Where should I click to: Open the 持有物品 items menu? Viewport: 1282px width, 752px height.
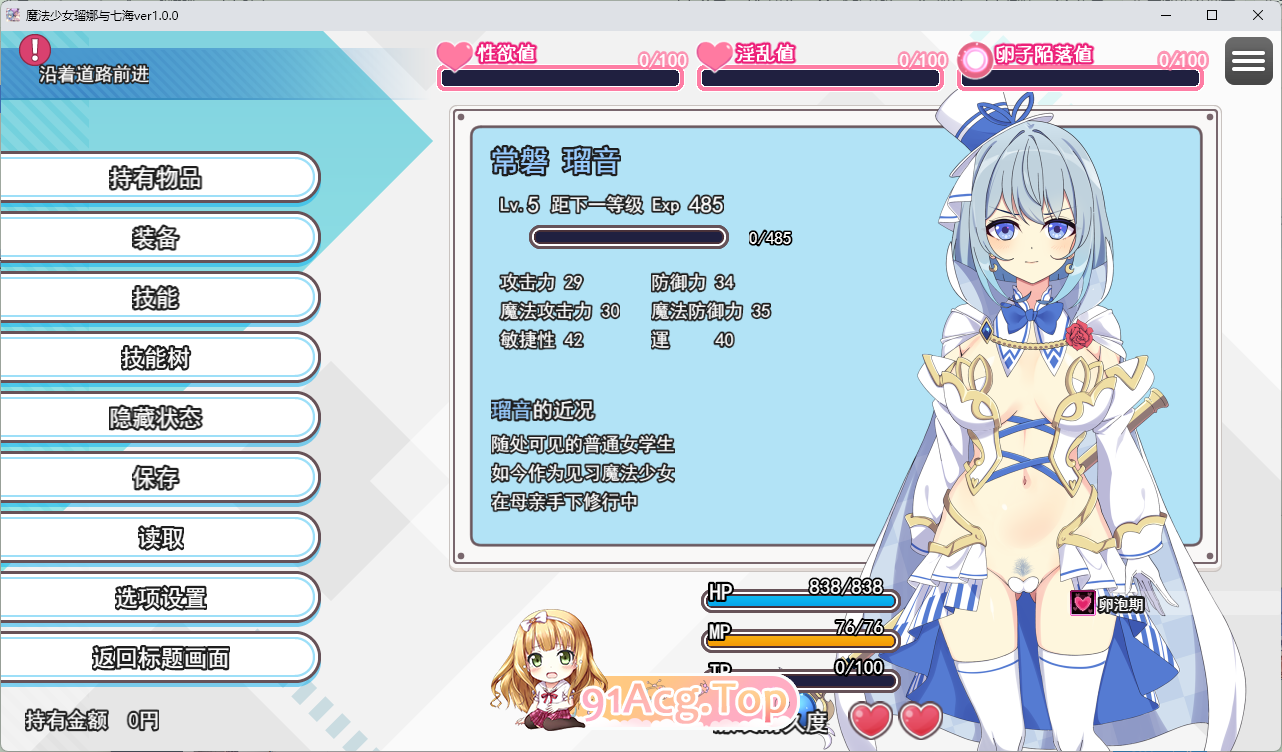click(156, 178)
